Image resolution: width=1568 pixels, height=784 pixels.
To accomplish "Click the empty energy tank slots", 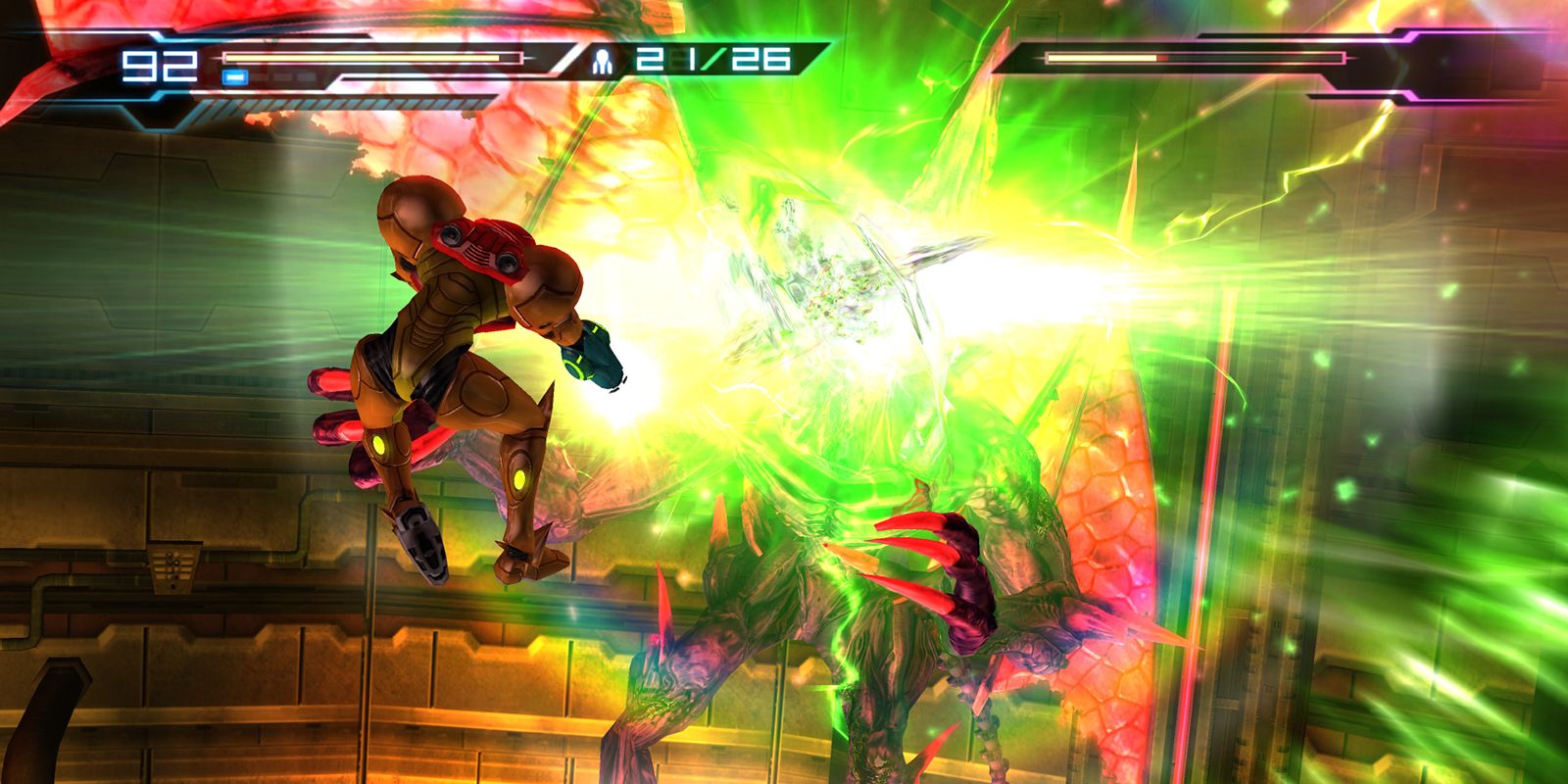I will (284, 75).
